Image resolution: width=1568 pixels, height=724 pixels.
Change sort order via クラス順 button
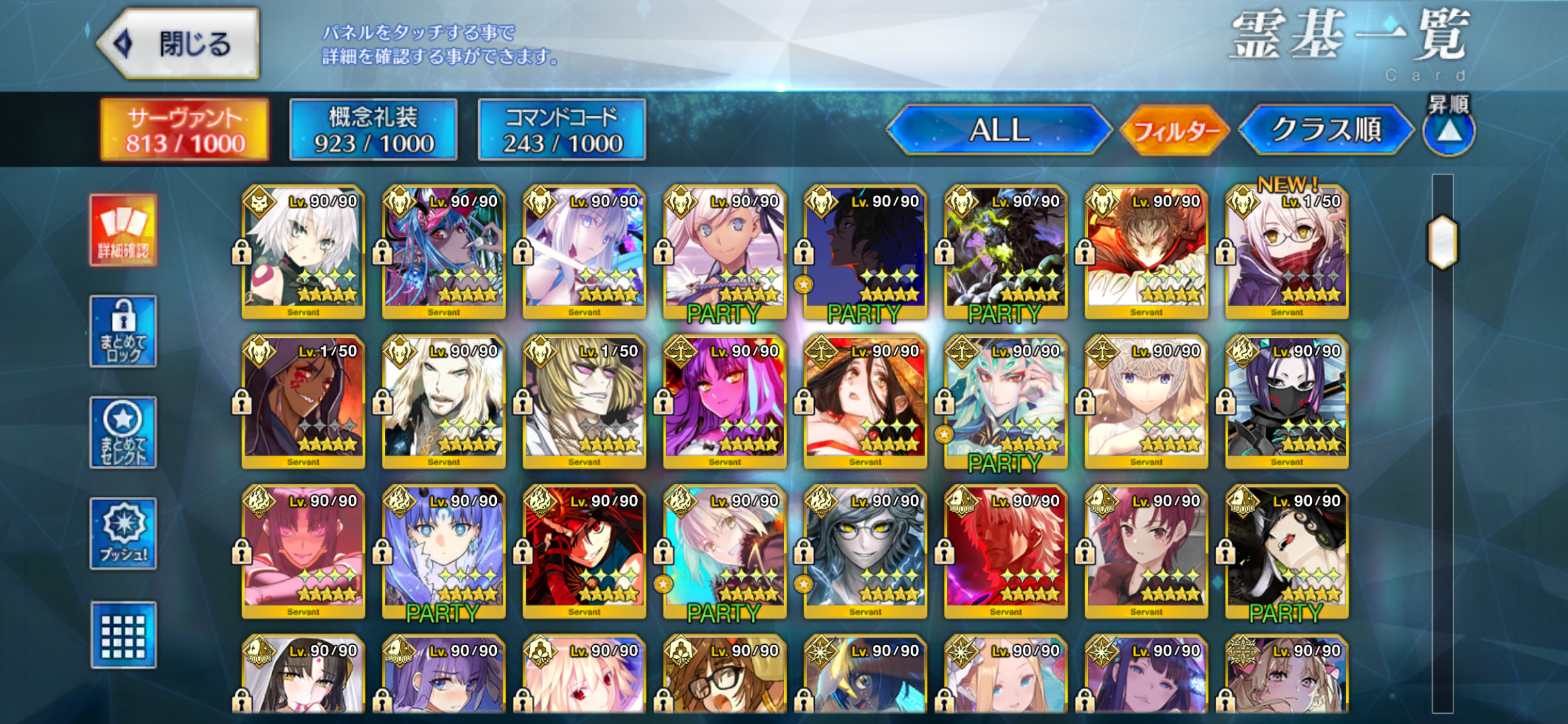pyautogui.click(x=1326, y=131)
